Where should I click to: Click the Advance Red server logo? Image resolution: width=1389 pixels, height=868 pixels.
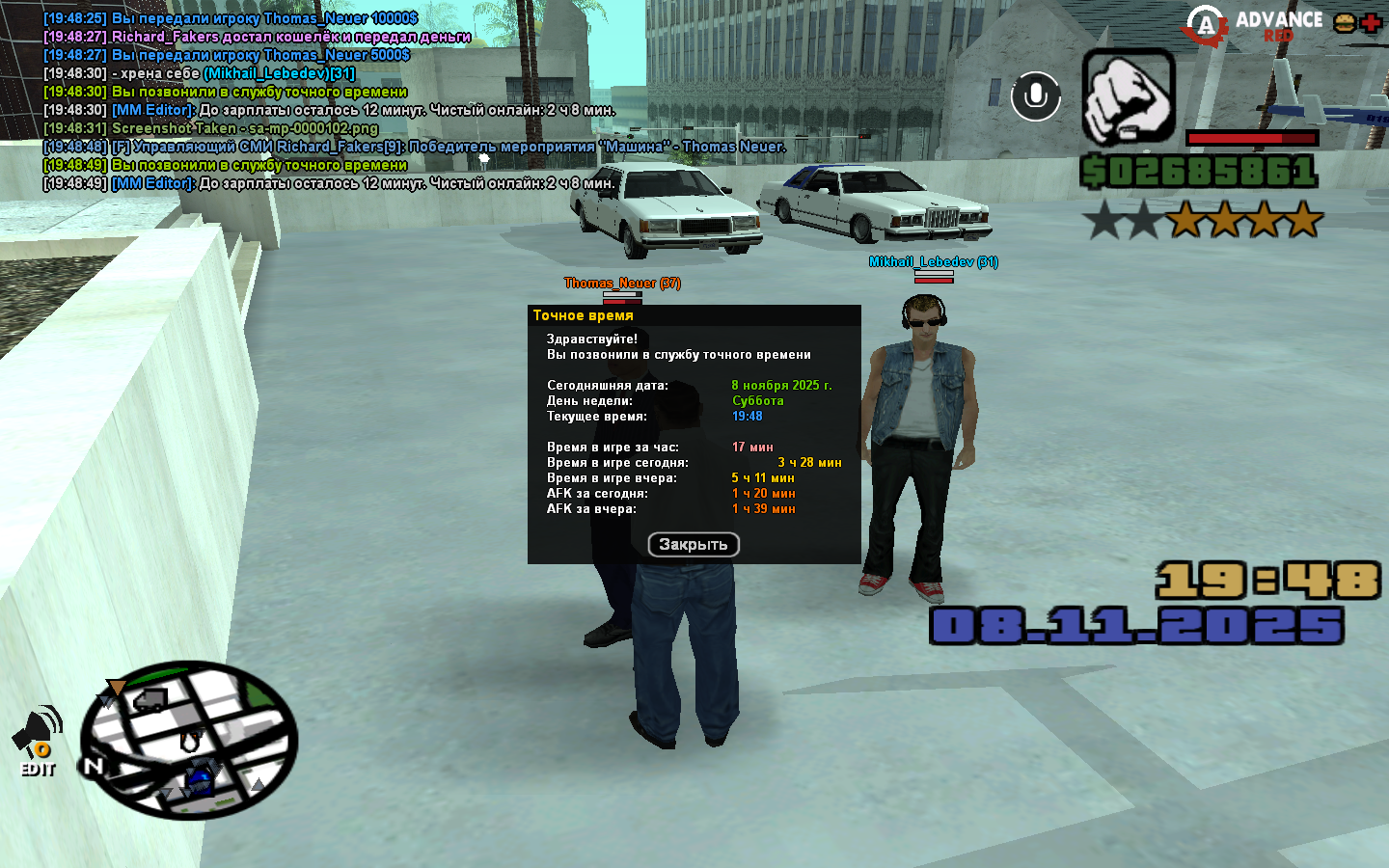(x=1254, y=26)
